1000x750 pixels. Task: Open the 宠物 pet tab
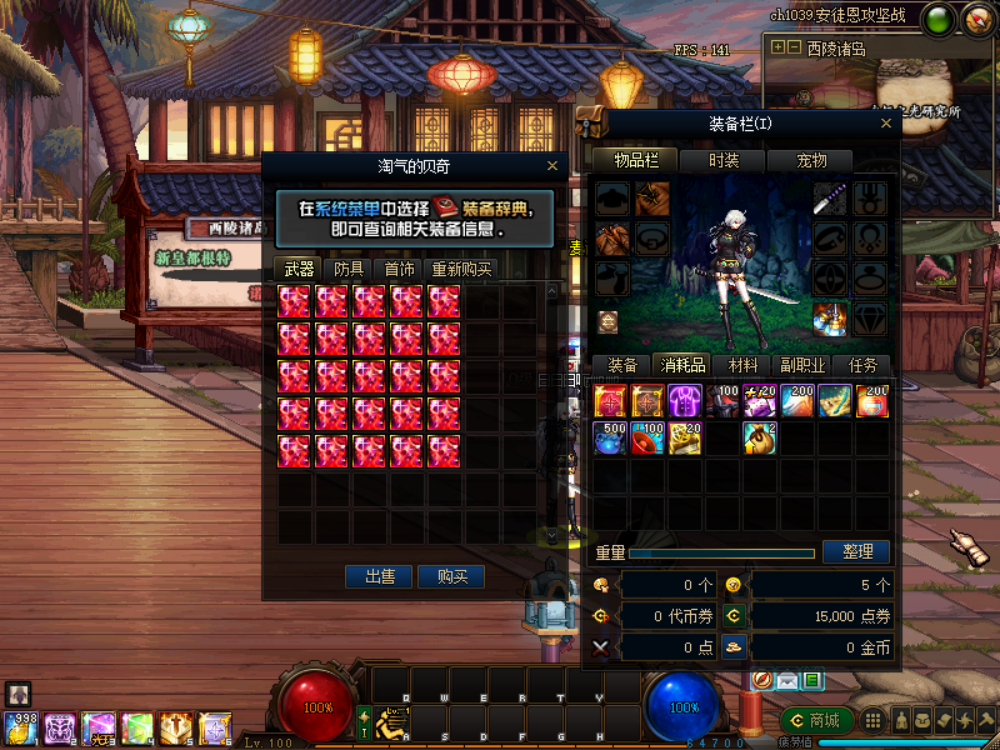pyautogui.click(x=810, y=161)
